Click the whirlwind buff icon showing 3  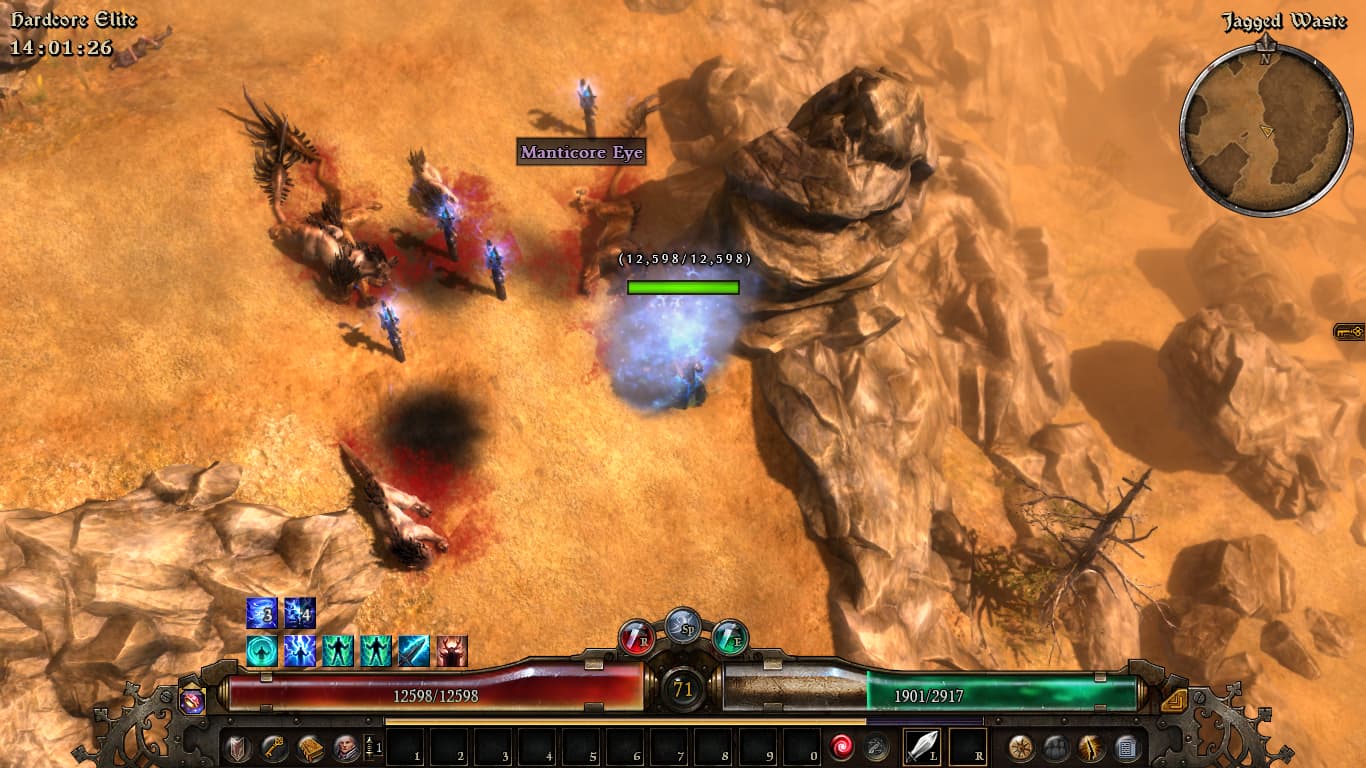(x=262, y=613)
